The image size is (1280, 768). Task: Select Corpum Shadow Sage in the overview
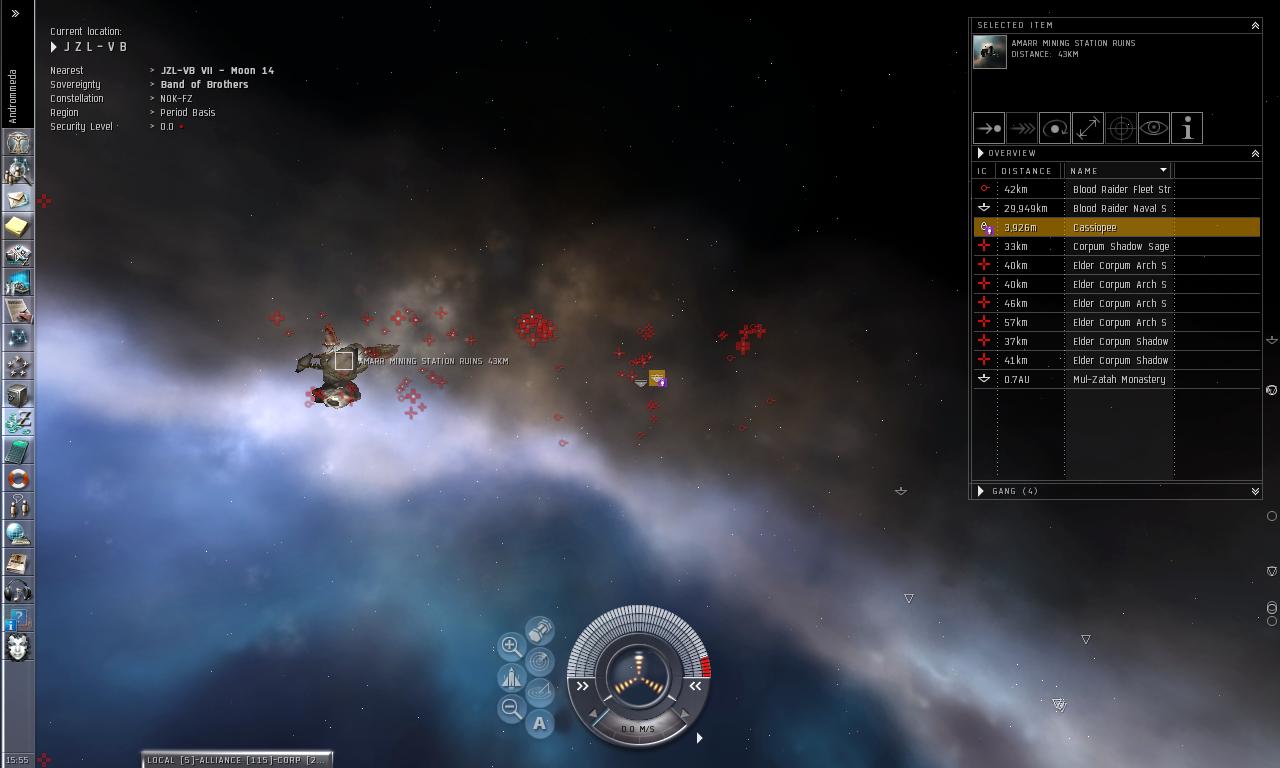coord(1116,247)
